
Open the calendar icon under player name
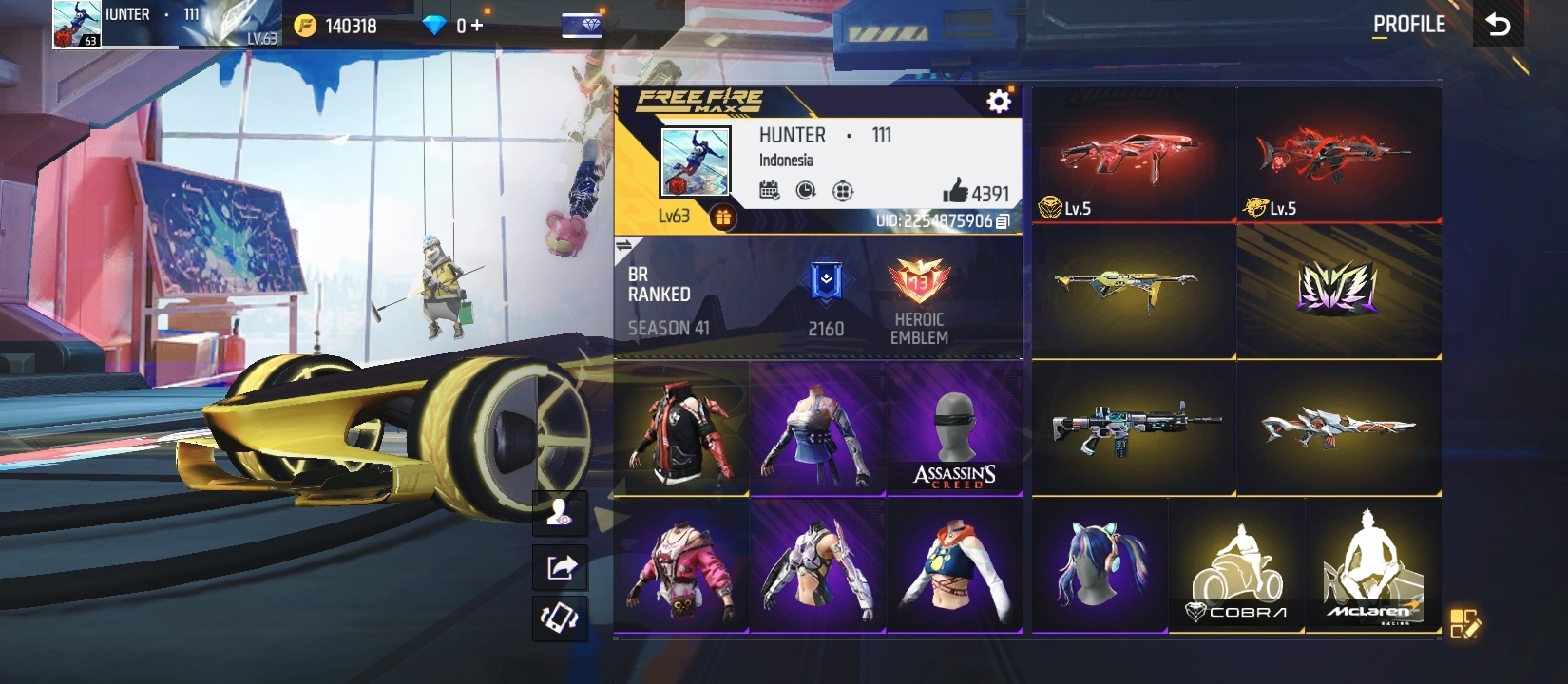770,191
